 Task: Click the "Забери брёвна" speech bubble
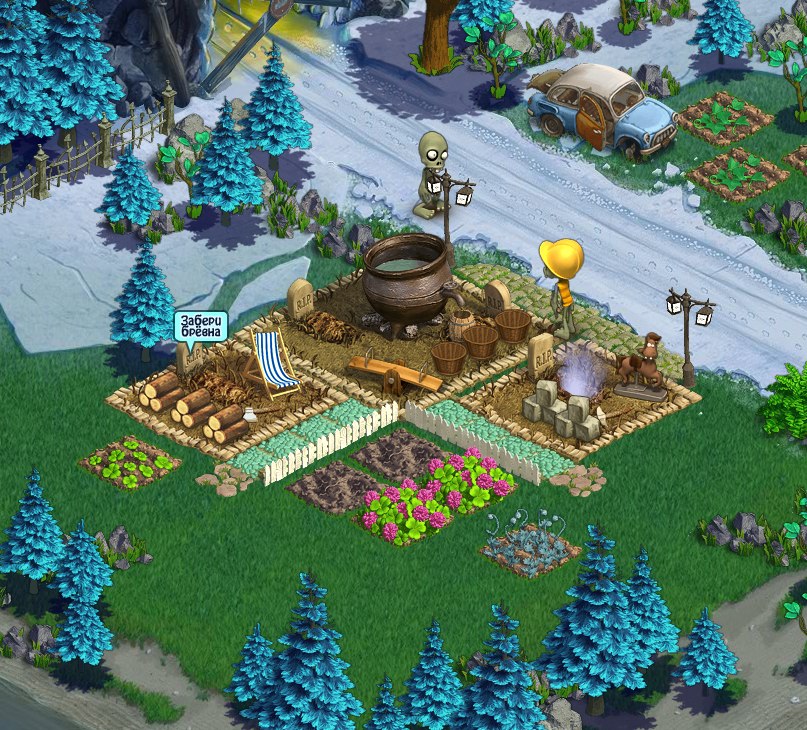click(x=200, y=327)
